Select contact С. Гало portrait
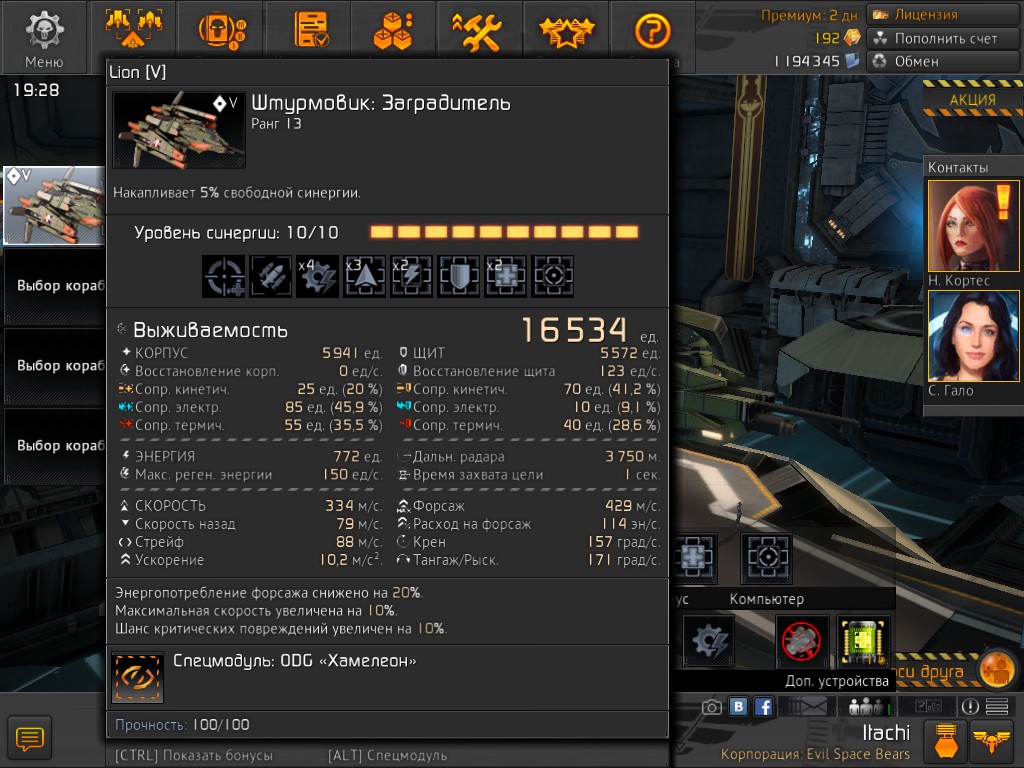 pyautogui.click(x=959, y=336)
